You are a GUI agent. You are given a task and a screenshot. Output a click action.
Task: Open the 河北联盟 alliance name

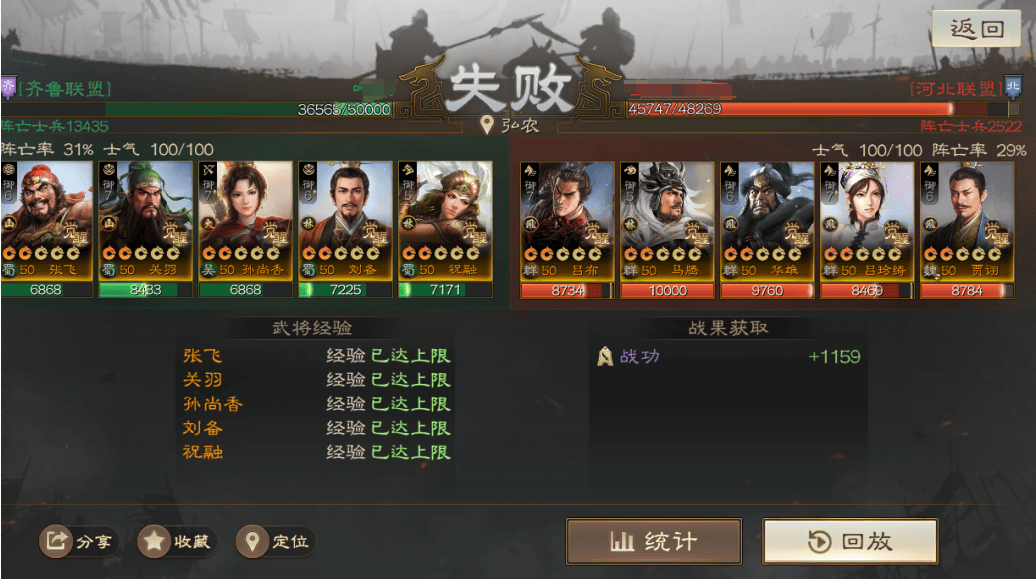click(x=955, y=89)
